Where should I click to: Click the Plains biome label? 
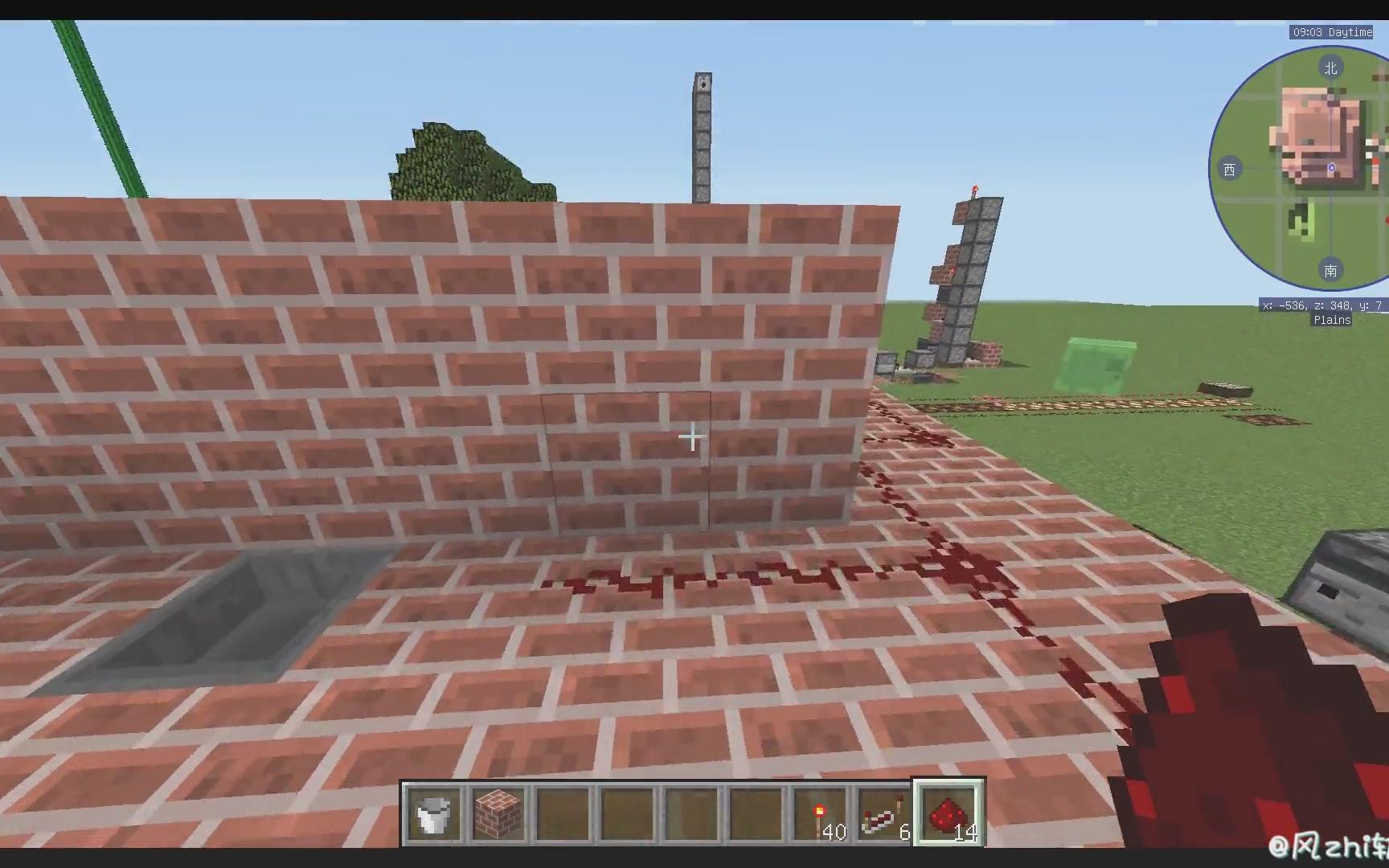pyautogui.click(x=1331, y=320)
